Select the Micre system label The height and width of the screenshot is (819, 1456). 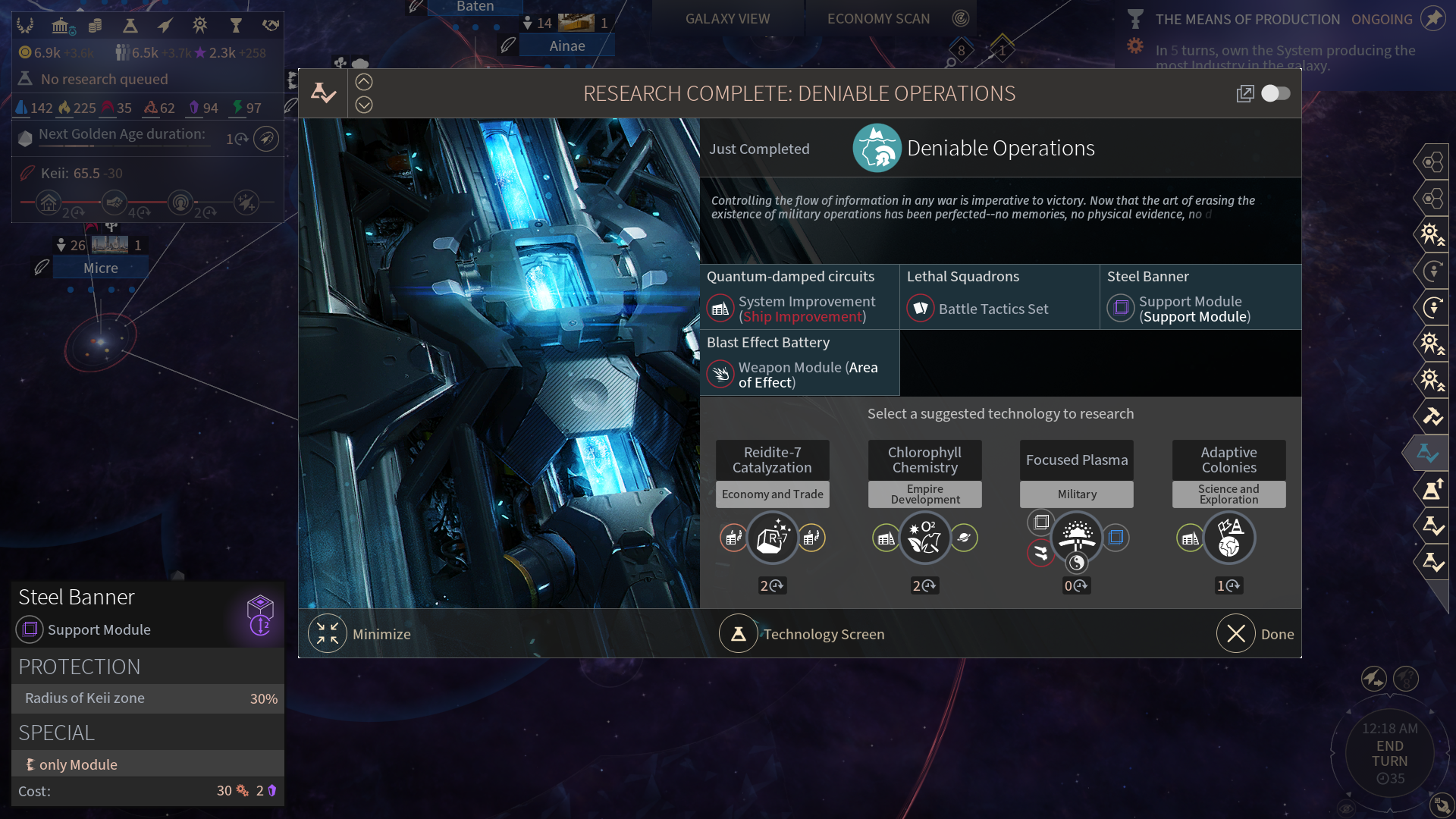point(101,268)
